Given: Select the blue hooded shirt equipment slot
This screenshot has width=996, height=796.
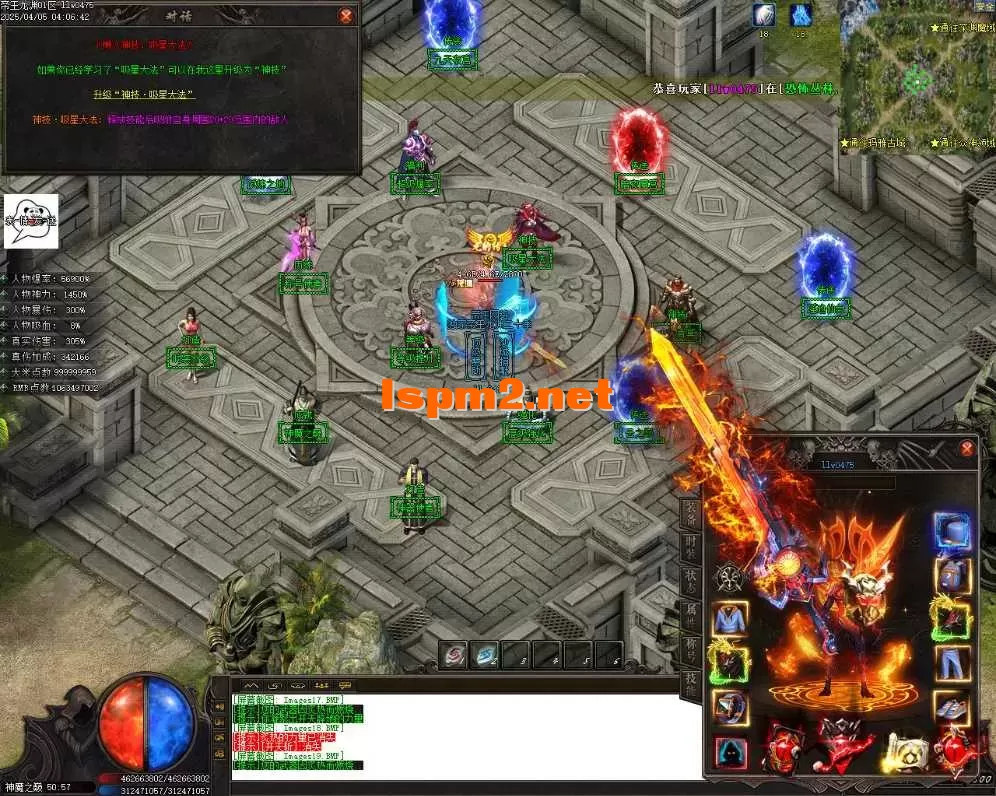Looking at the screenshot, I should [729, 619].
